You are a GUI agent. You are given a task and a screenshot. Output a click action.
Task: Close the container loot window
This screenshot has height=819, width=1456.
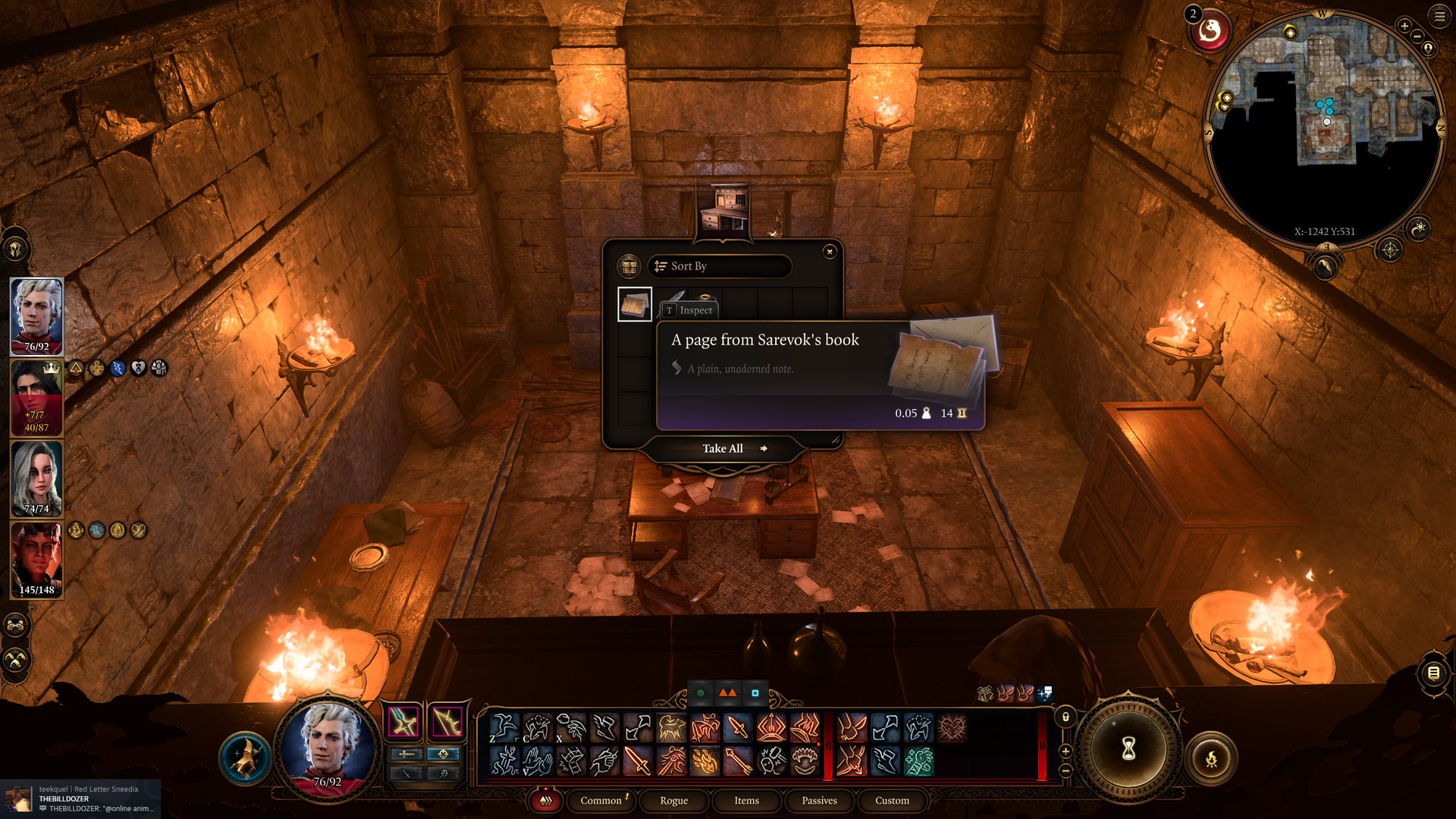(830, 252)
